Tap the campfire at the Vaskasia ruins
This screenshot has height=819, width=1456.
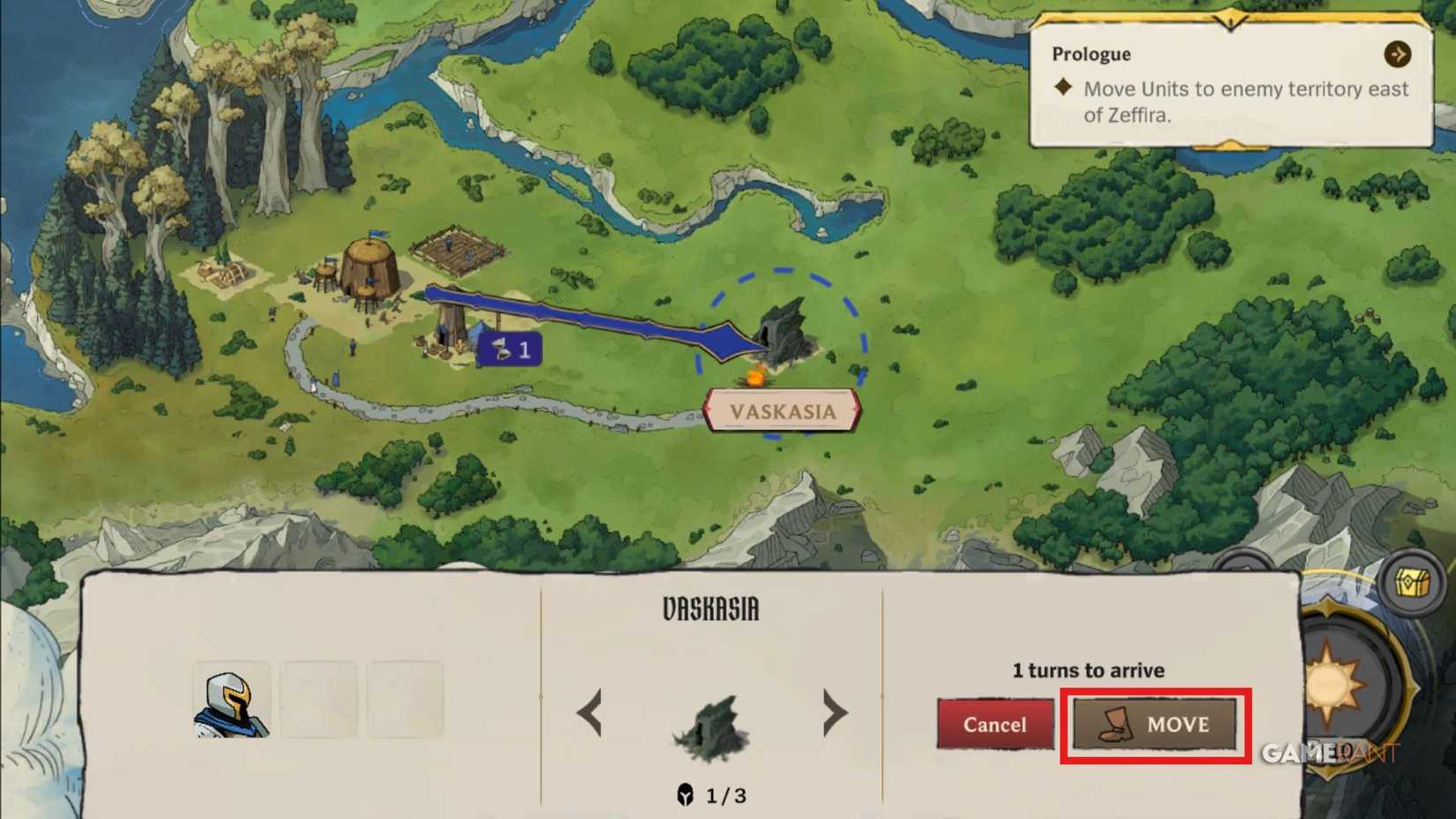[x=754, y=378]
